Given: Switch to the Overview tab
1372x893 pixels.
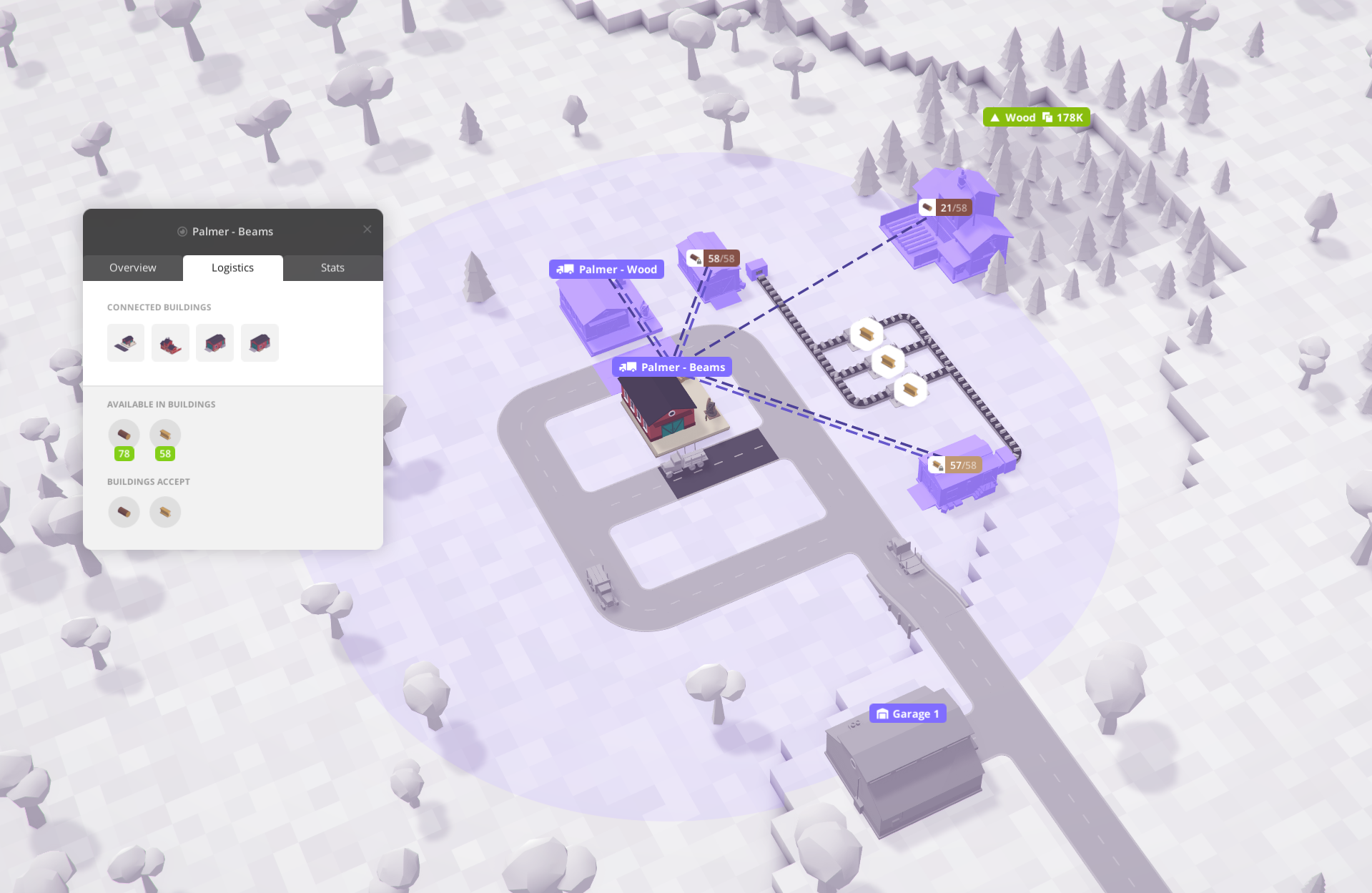Looking at the screenshot, I should 132,267.
